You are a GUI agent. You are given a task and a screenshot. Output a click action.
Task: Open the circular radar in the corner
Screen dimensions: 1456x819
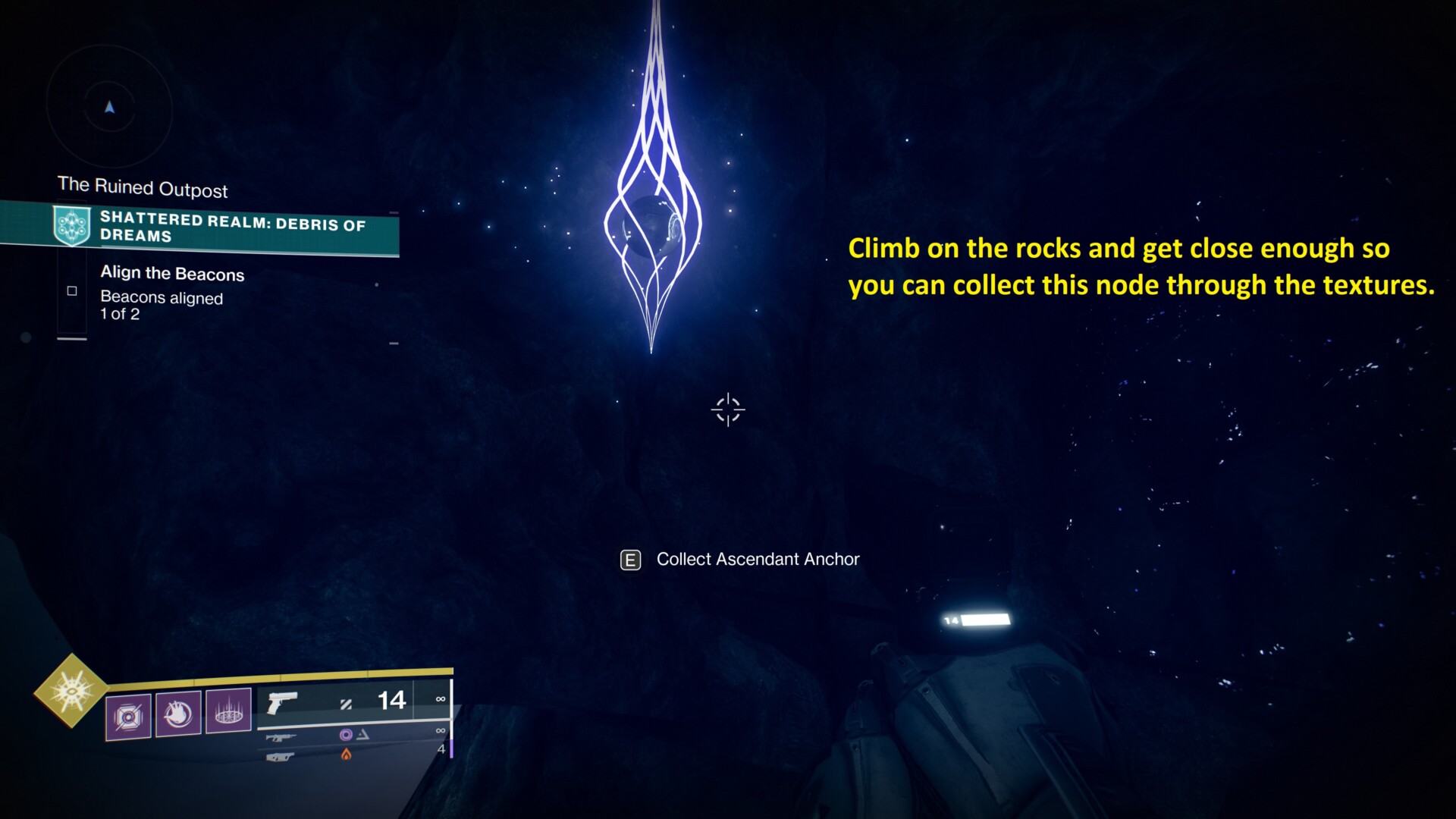110,108
